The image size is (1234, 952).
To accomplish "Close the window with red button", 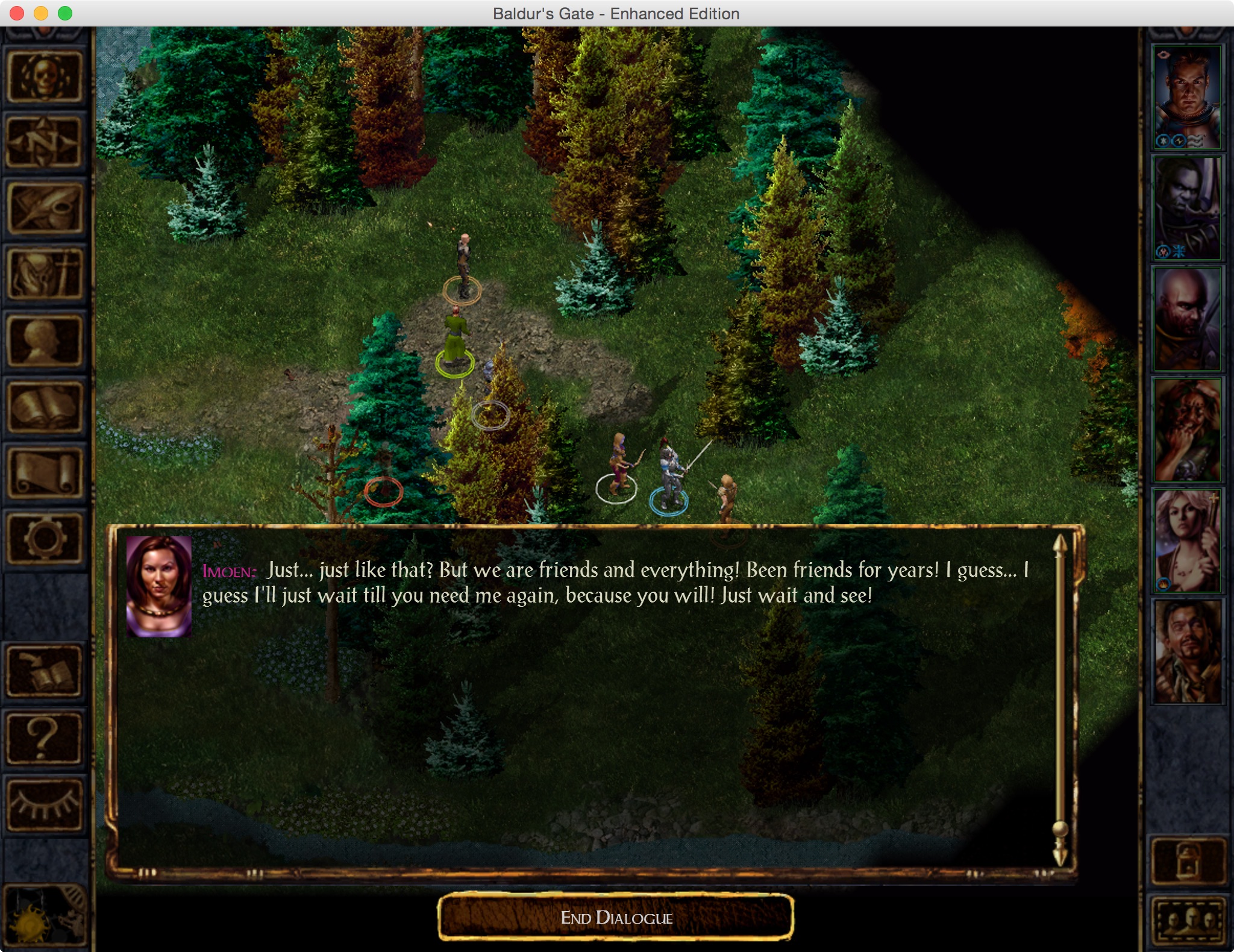I will click(x=17, y=13).
